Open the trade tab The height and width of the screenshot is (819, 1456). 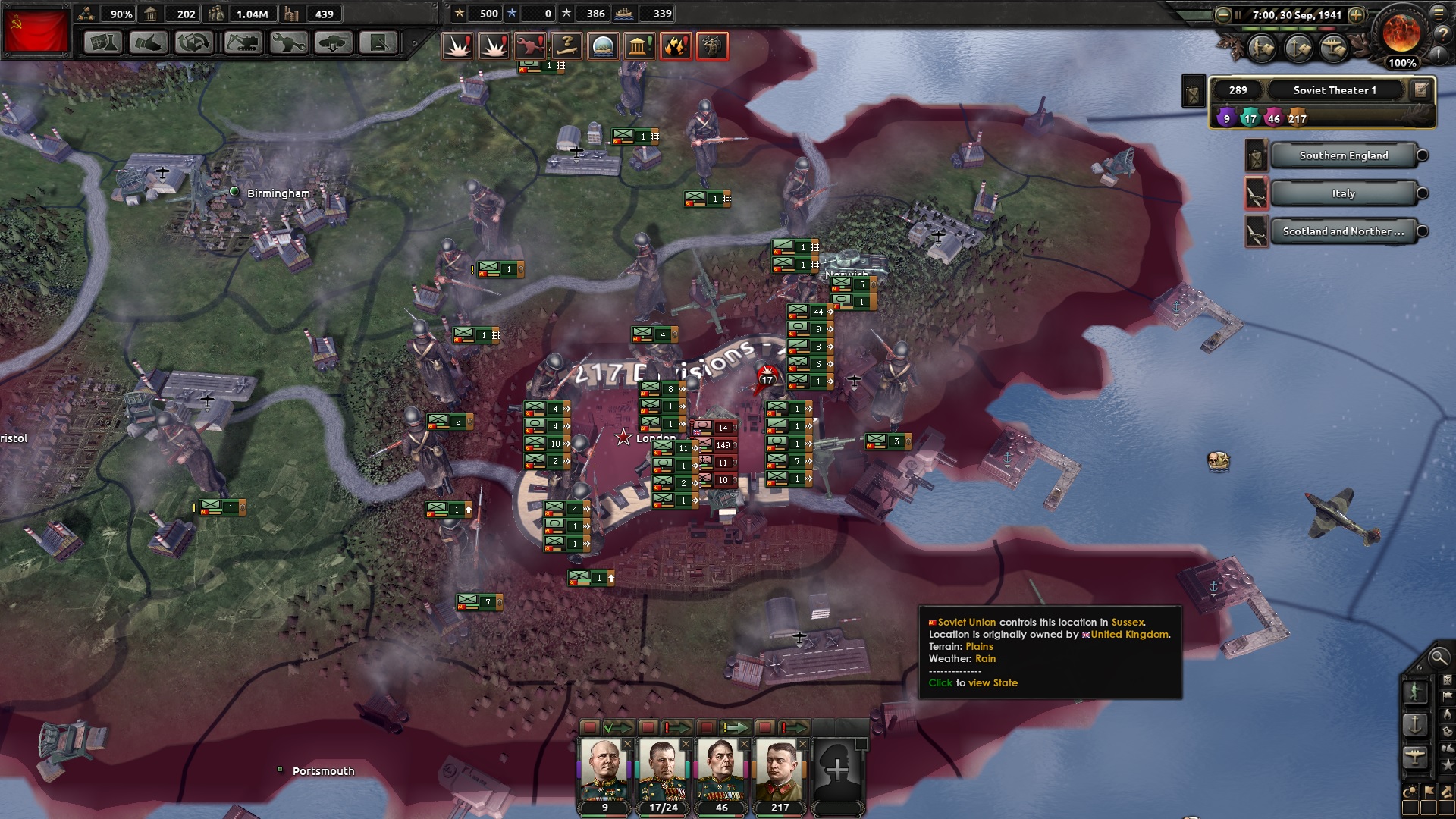195,43
